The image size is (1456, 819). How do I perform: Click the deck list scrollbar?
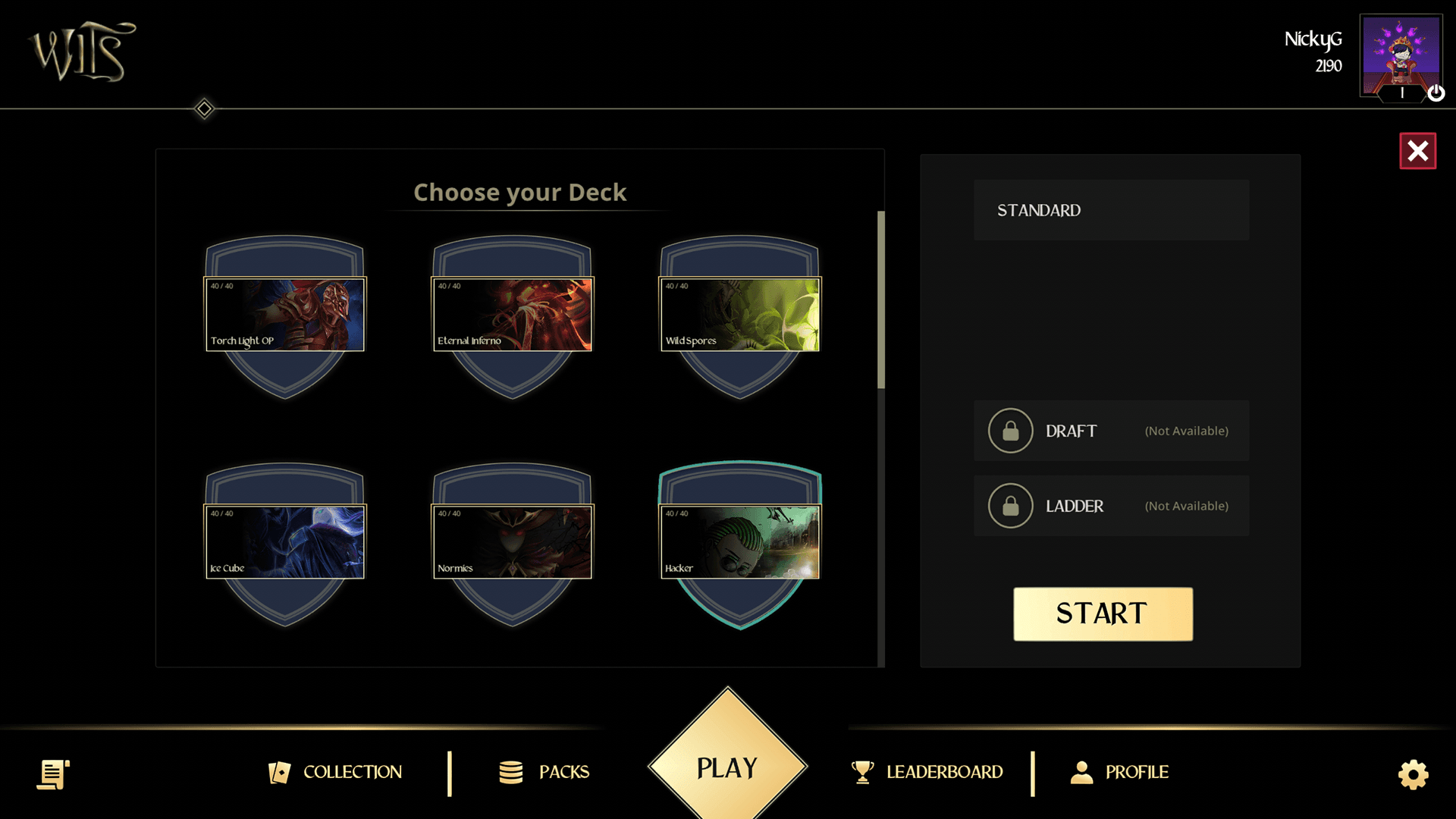[881, 300]
